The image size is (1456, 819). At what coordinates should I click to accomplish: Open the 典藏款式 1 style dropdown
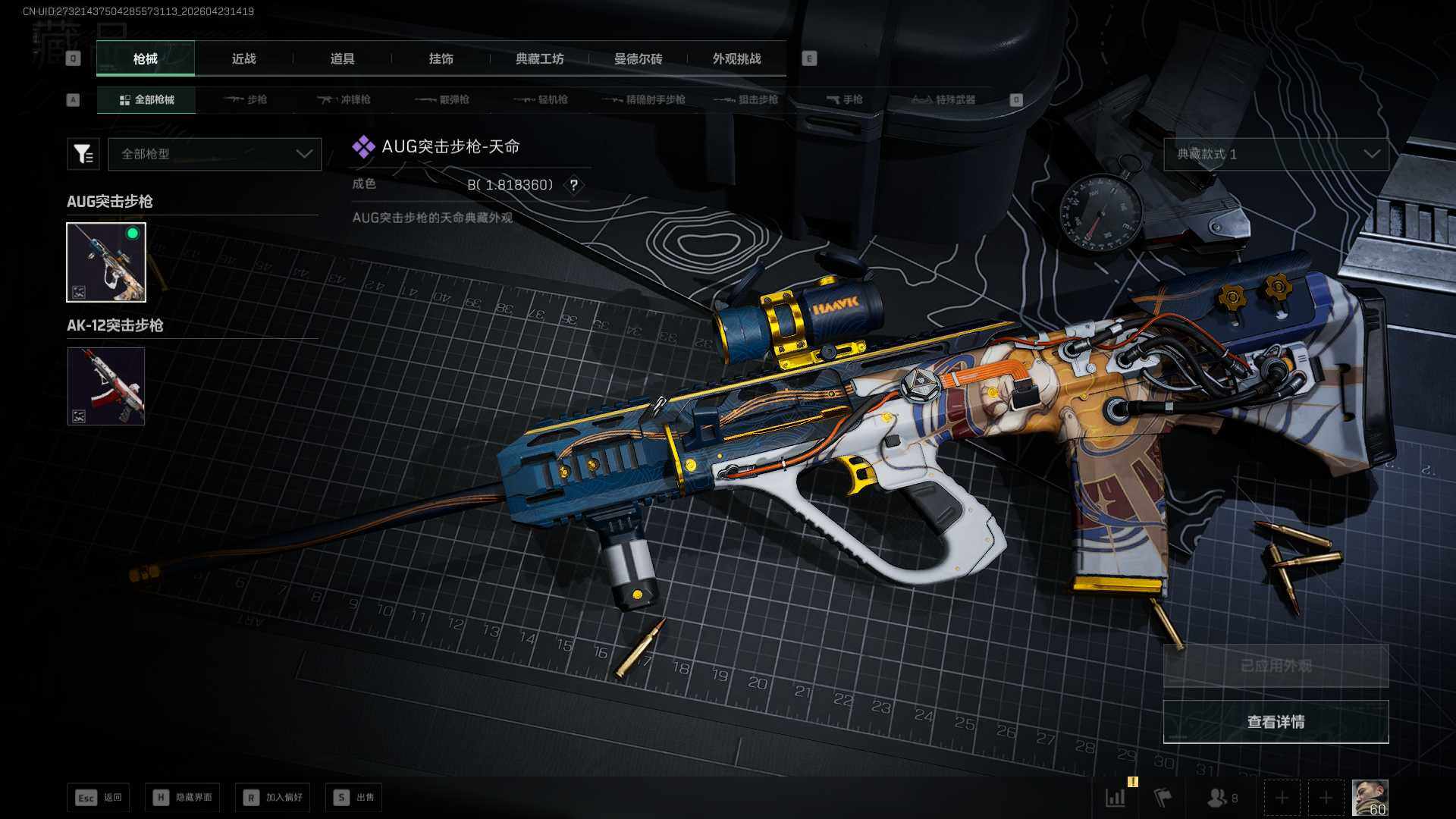(x=1276, y=154)
